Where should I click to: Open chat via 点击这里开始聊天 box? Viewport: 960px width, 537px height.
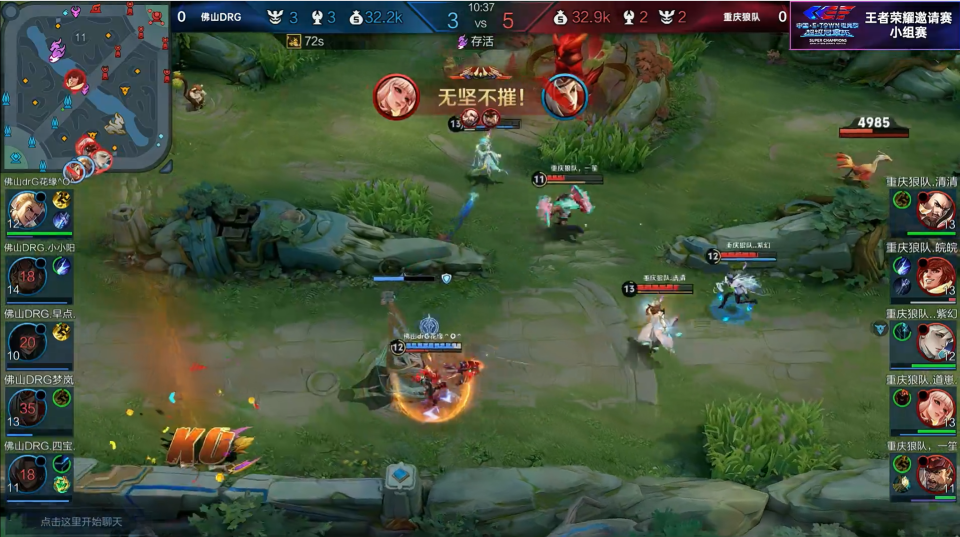tap(80, 522)
